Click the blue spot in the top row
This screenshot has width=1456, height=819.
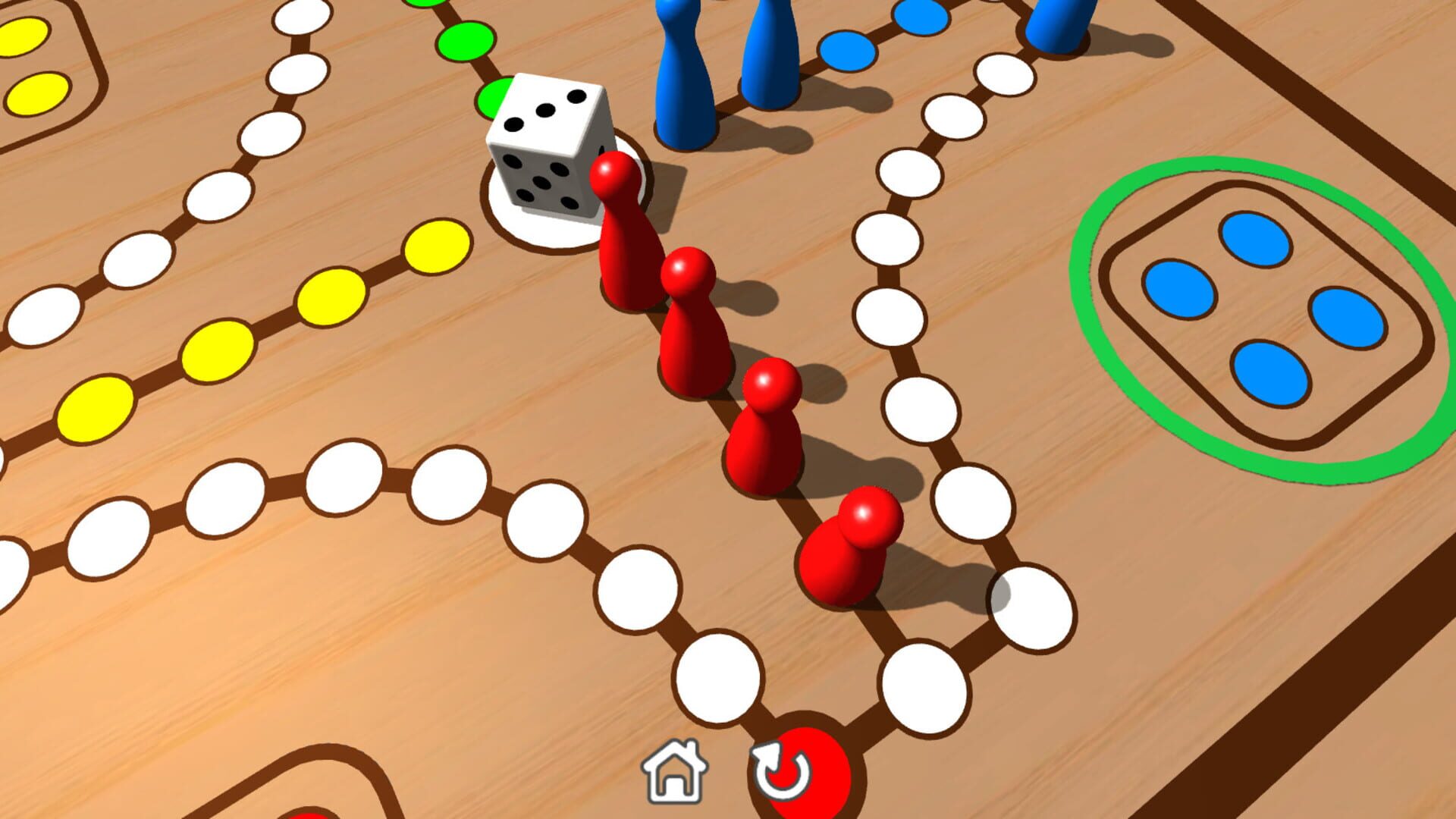[x=849, y=49]
